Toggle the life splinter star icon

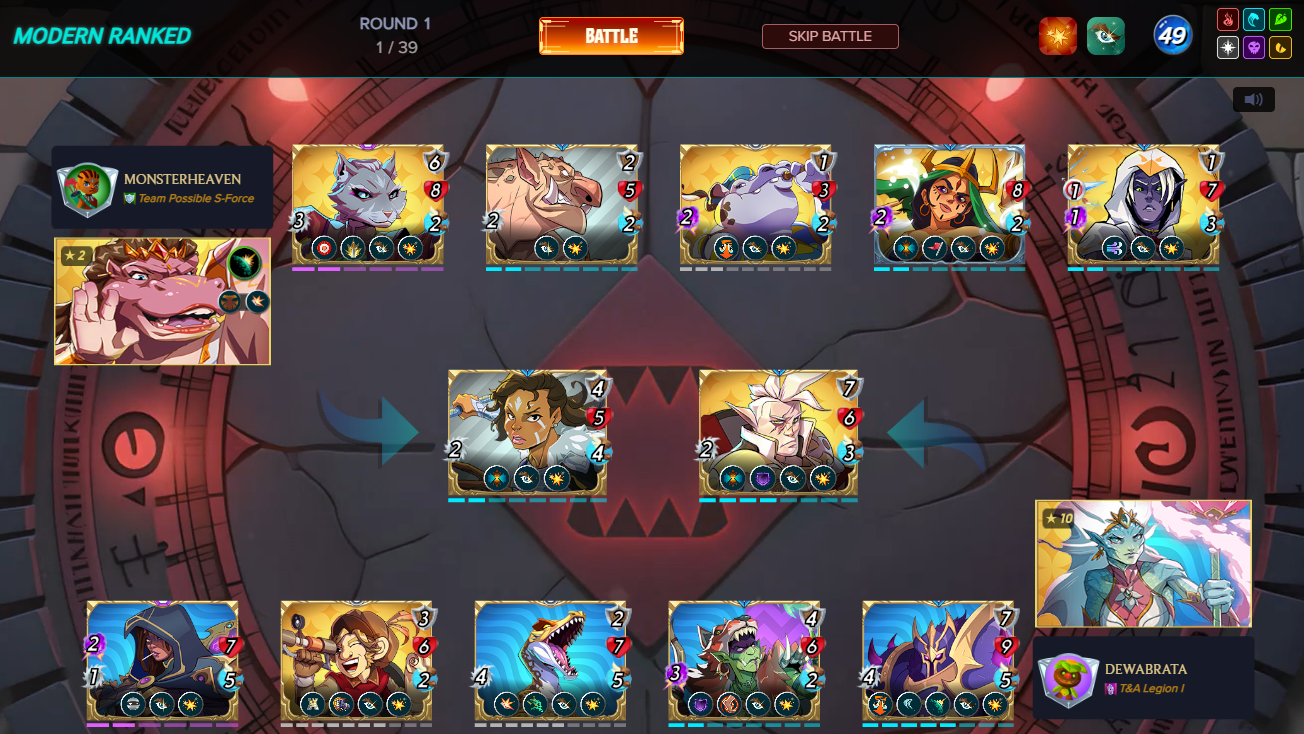1228,48
